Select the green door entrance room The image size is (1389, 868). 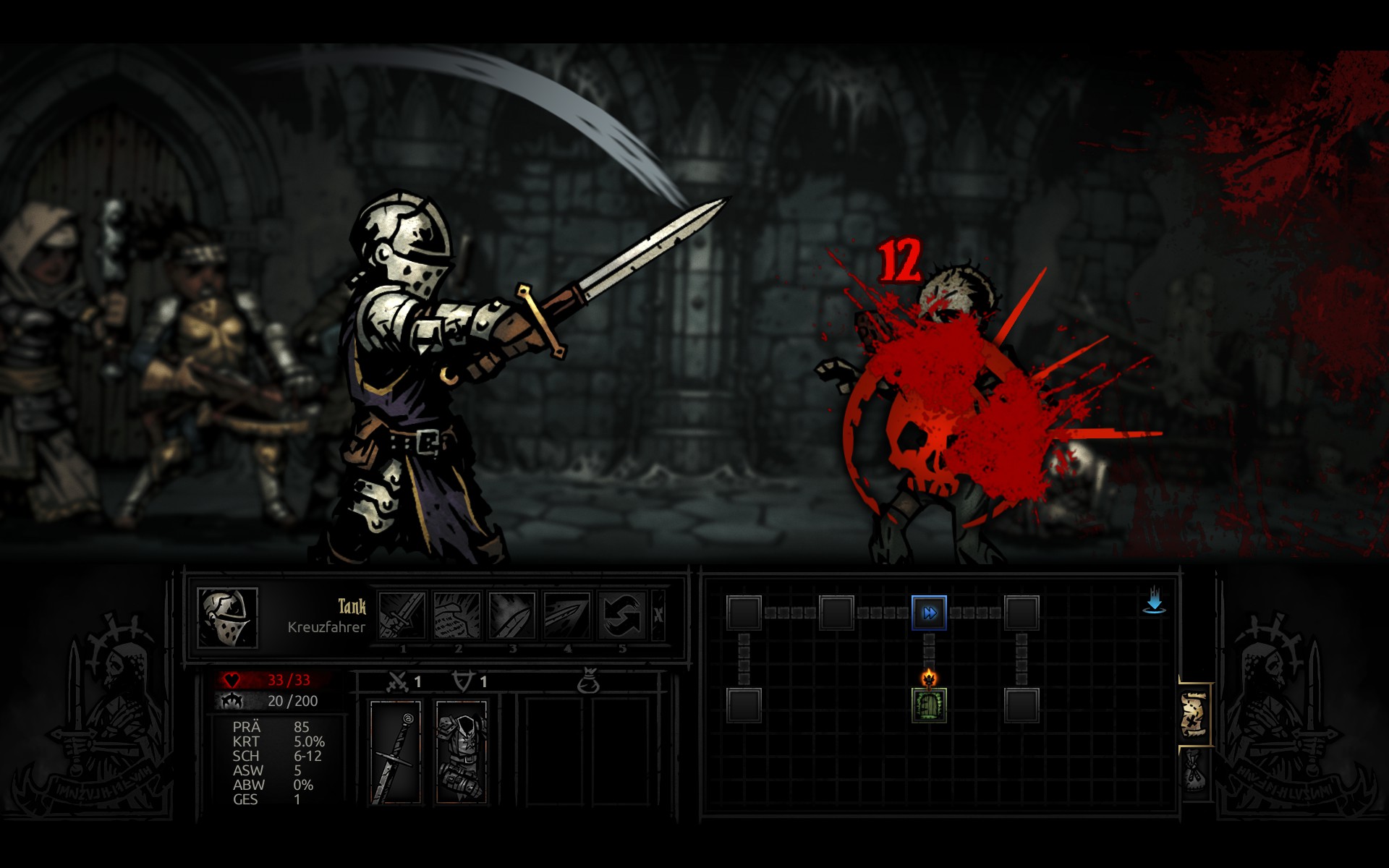(929, 706)
